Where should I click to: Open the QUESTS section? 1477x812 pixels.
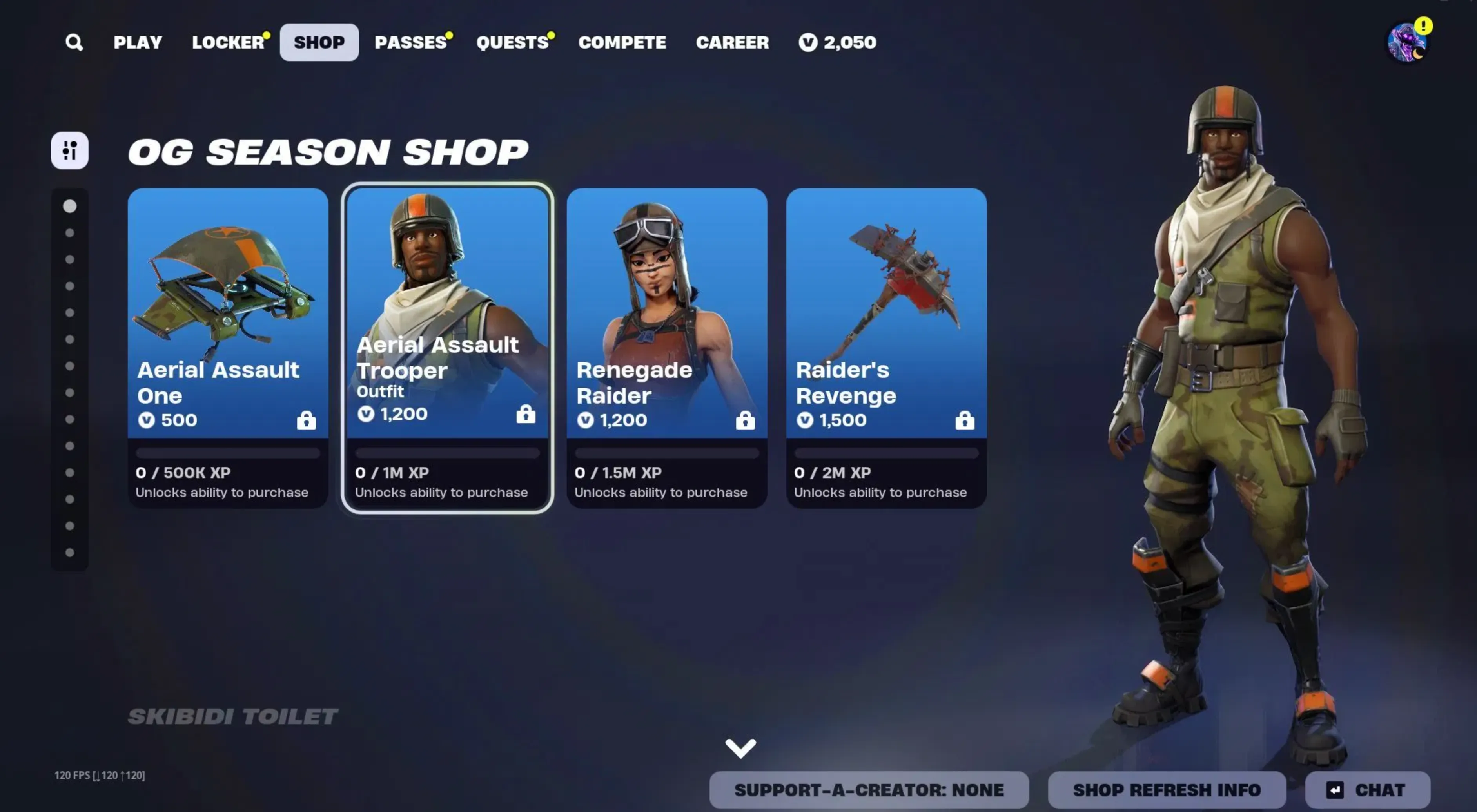point(512,42)
